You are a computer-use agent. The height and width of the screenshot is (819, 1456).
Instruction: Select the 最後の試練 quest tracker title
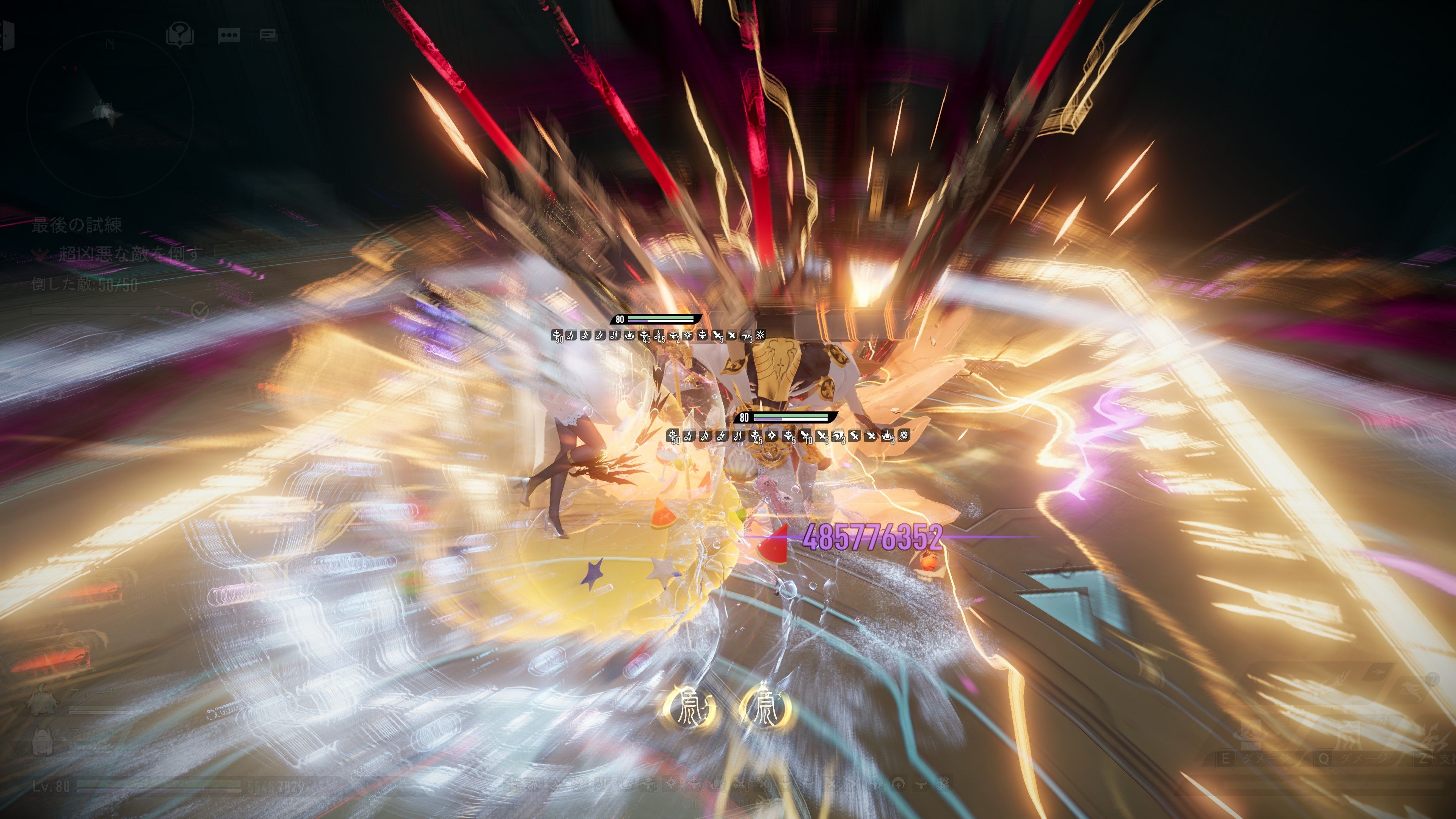tap(77, 226)
